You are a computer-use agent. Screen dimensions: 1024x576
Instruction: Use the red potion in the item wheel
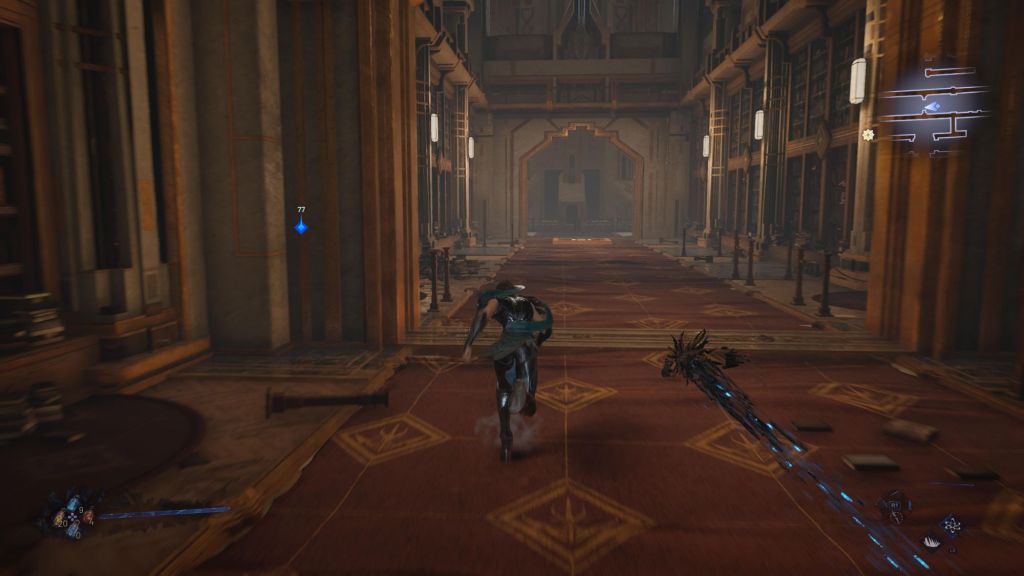87,516
